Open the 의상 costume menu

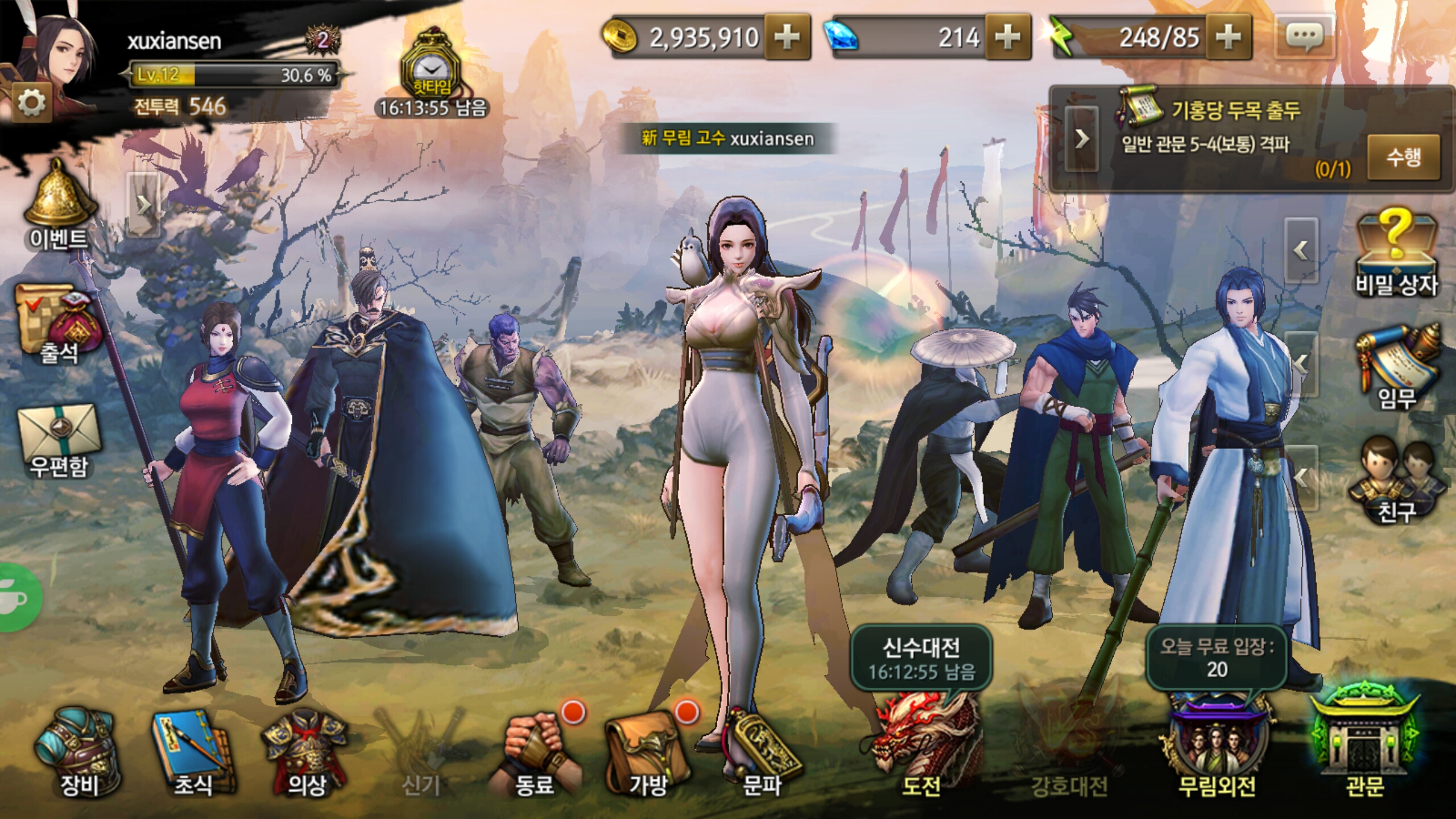(x=306, y=751)
